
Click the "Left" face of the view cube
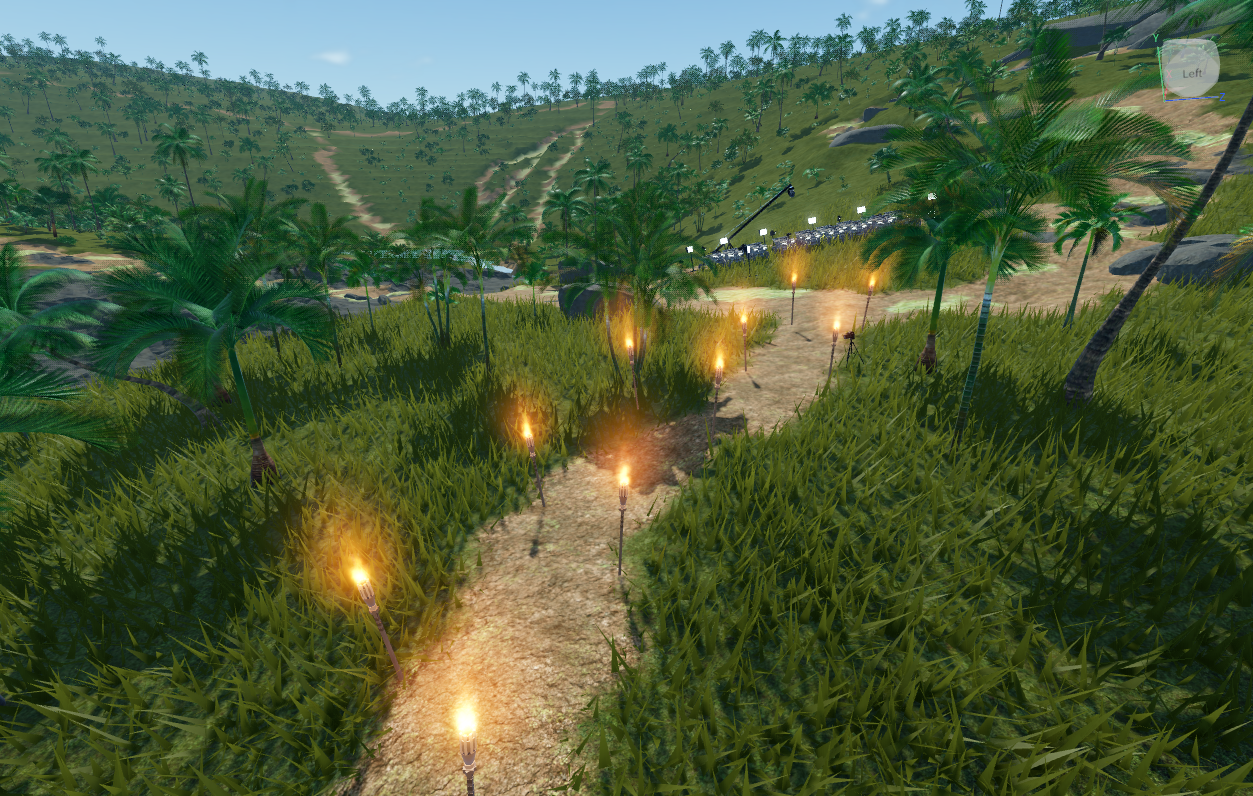[x=1191, y=72]
